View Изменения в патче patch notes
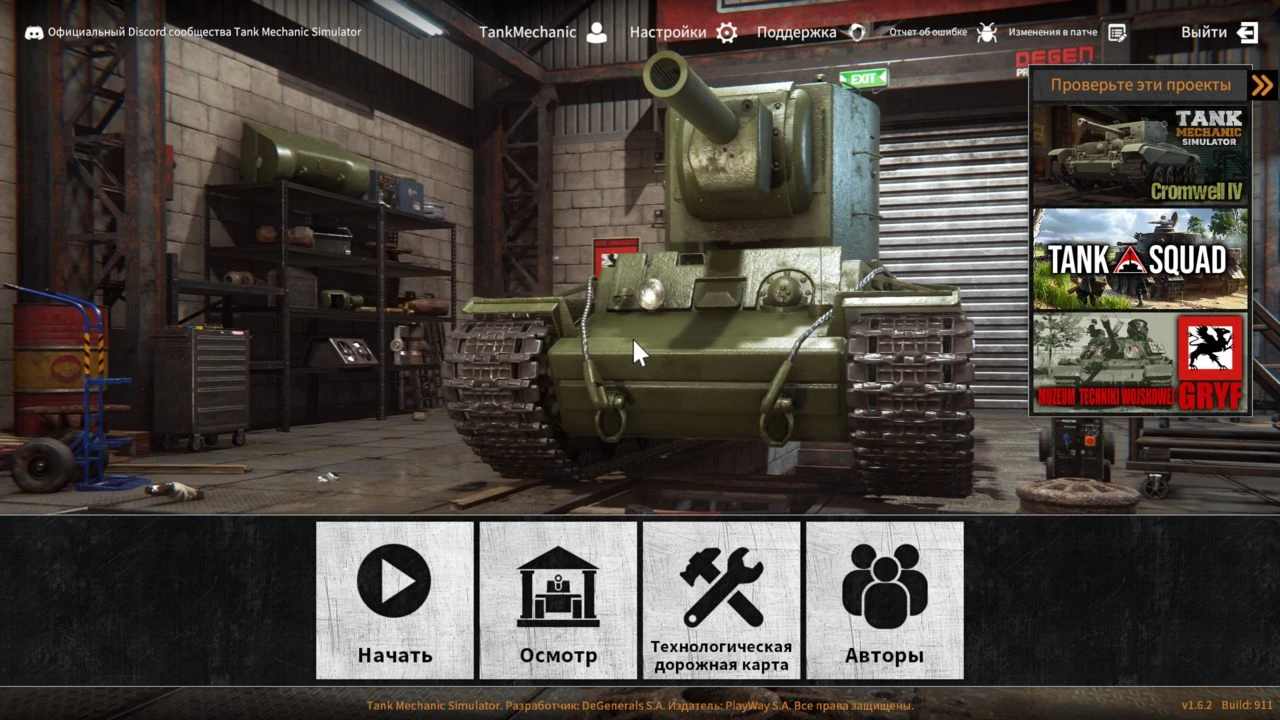This screenshot has height=720, width=1280. click(x=1066, y=32)
